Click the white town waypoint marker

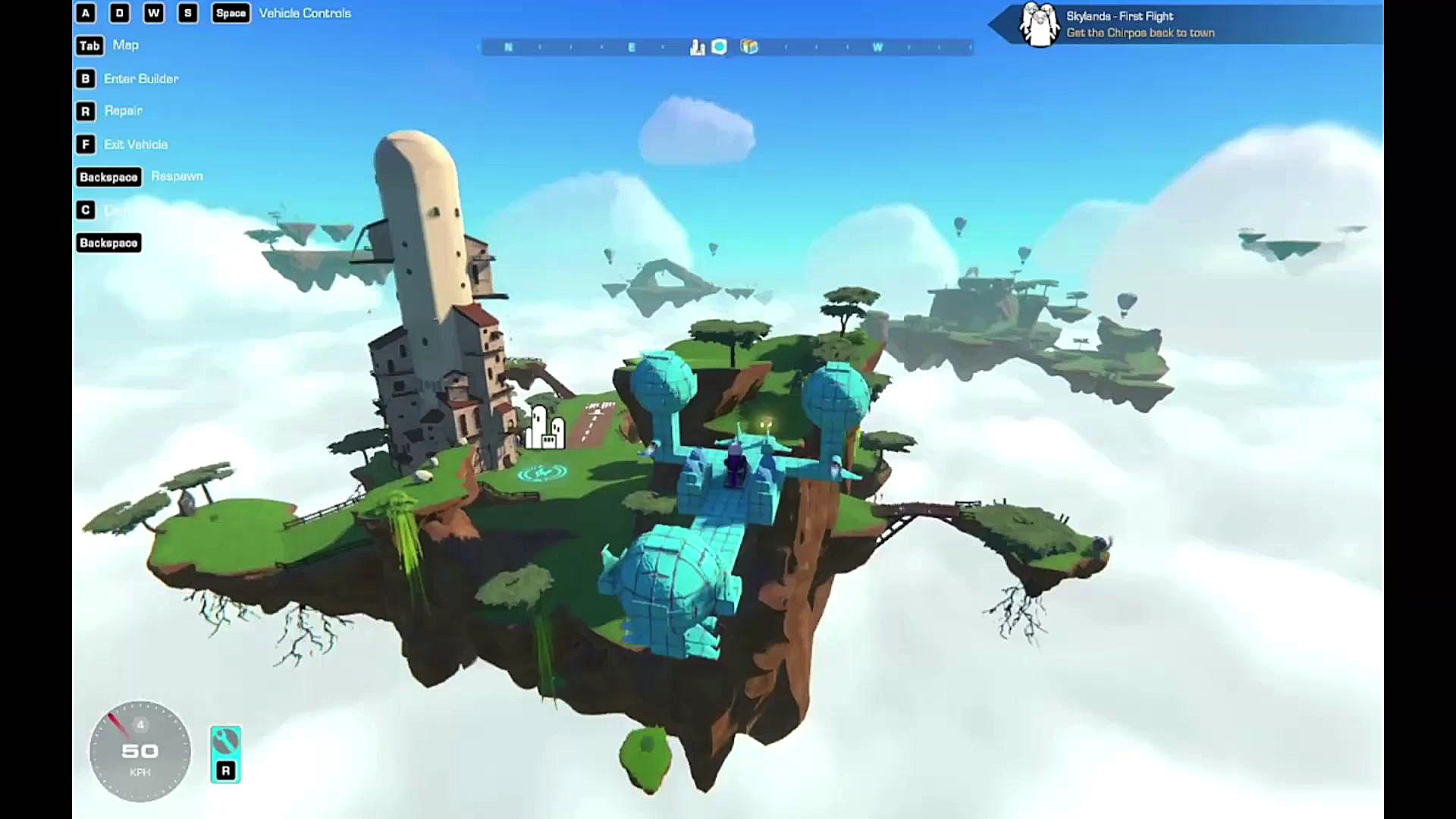tap(545, 428)
